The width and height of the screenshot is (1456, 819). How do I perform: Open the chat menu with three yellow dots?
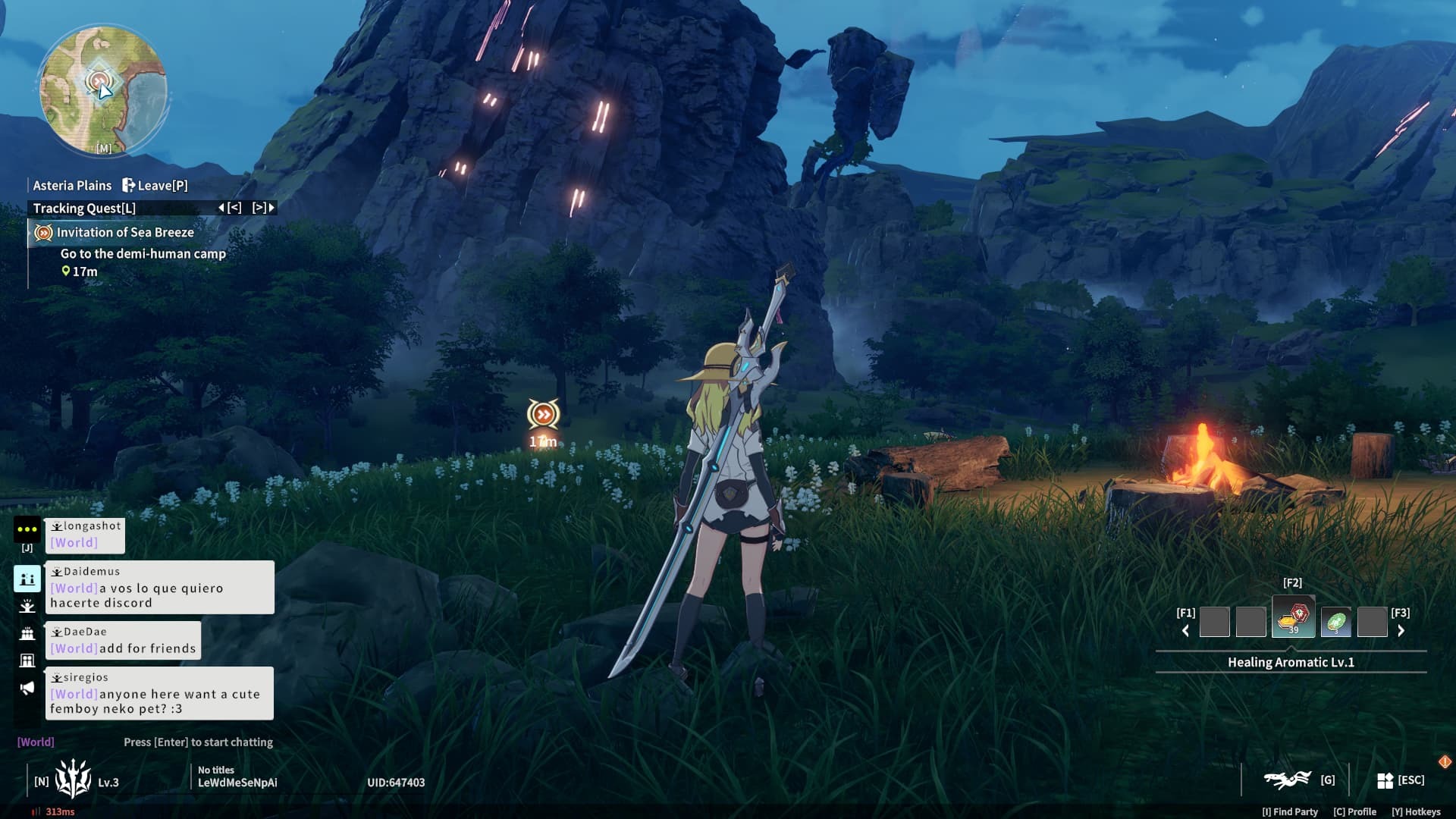27,529
